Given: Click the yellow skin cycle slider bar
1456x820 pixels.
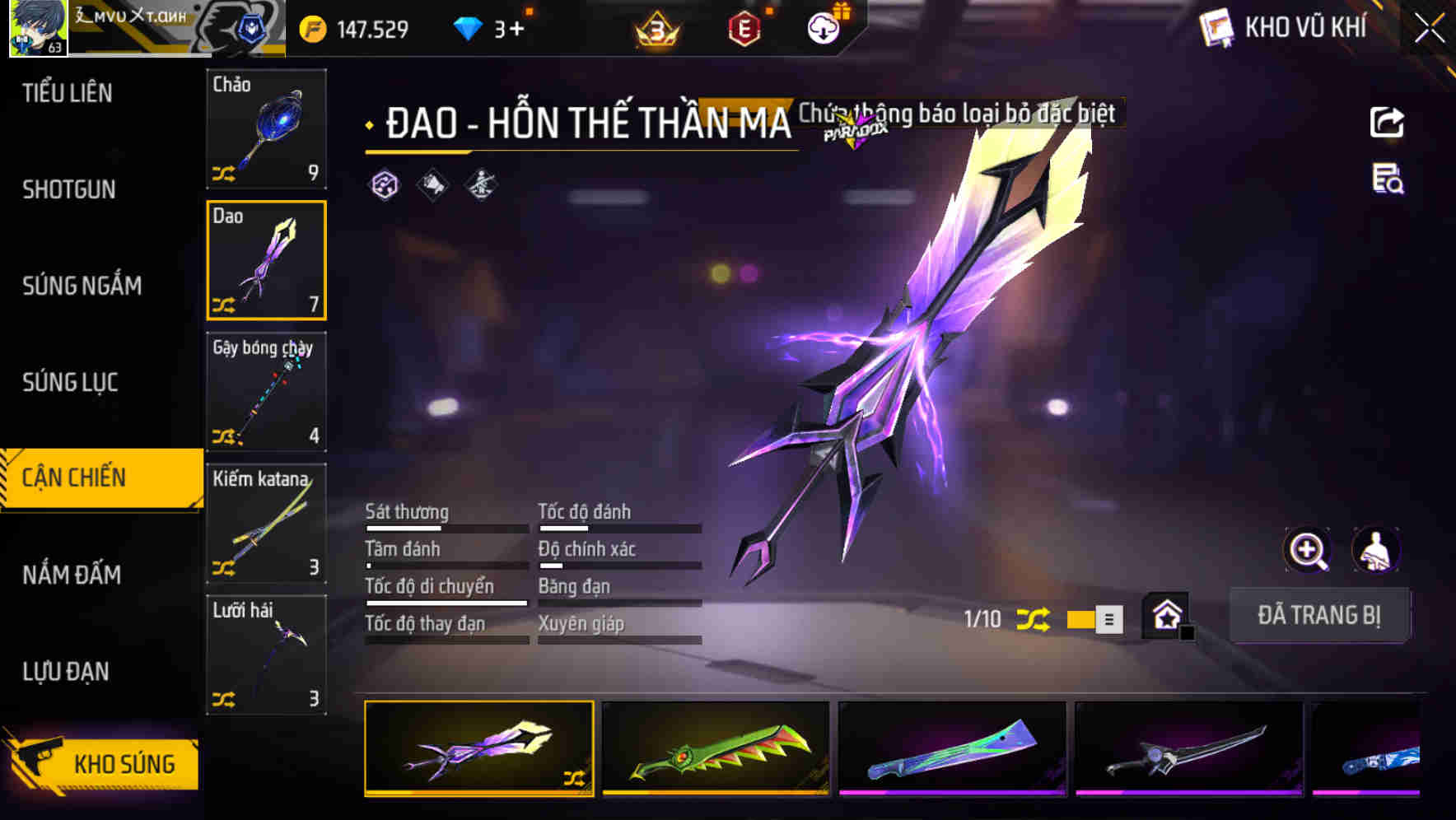Looking at the screenshot, I should (x=1080, y=619).
